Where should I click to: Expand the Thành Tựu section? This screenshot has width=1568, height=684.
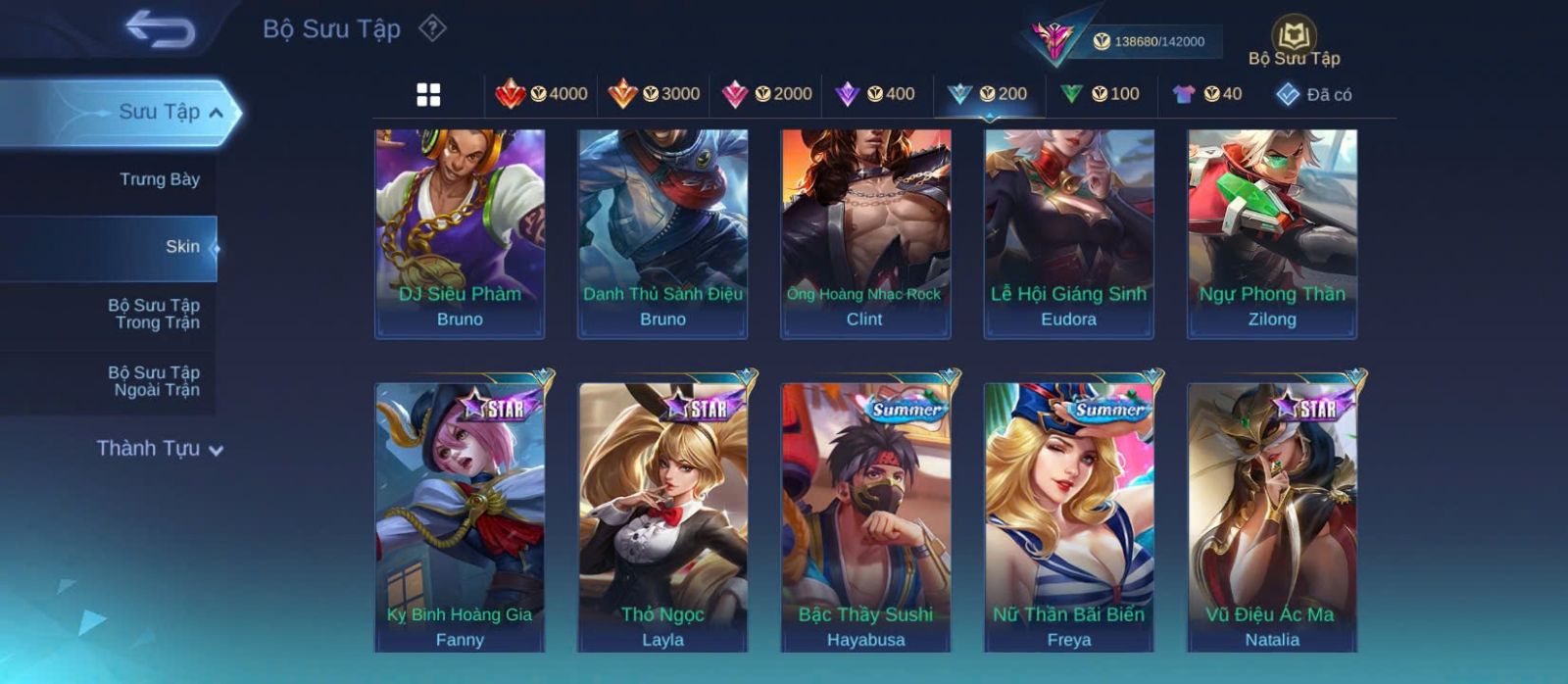(x=160, y=449)
